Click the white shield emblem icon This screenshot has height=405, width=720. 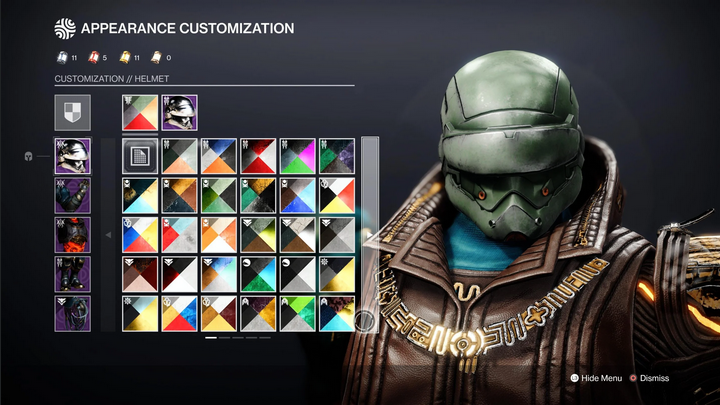72,113
